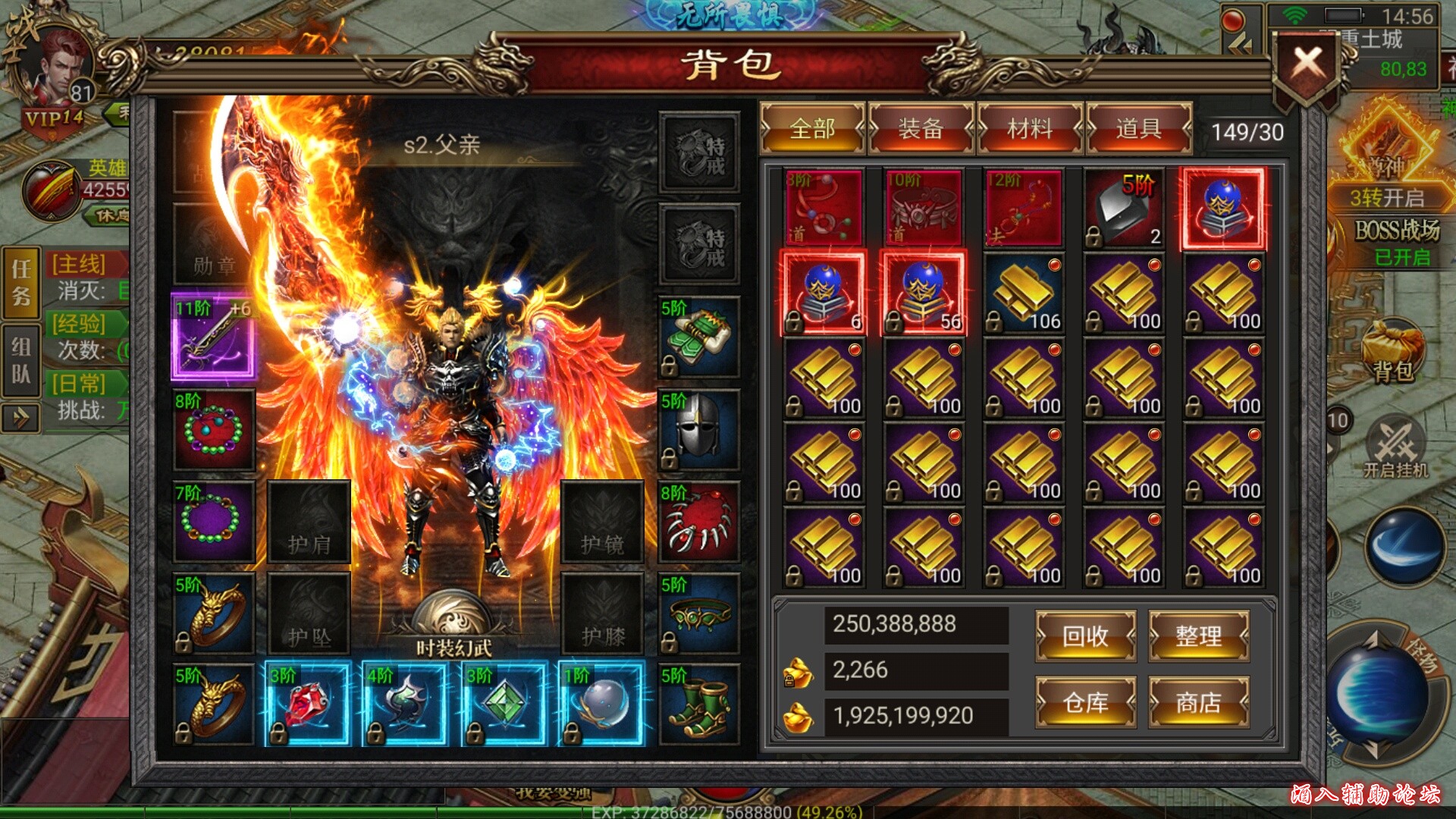Select the equipped purple 11阶 sword slot
Viewport: 1456px width, 819px height.
point(214,336)
